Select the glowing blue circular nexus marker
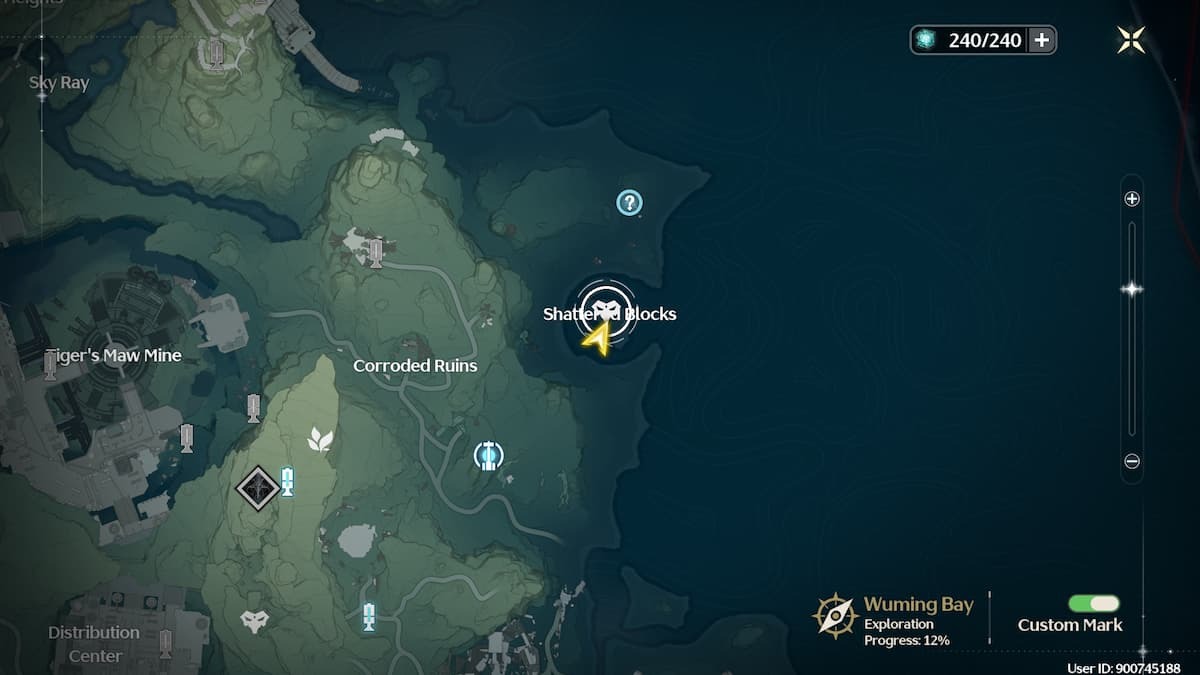This screenshot has width=1200, height=675. click(x=488, y=456)
